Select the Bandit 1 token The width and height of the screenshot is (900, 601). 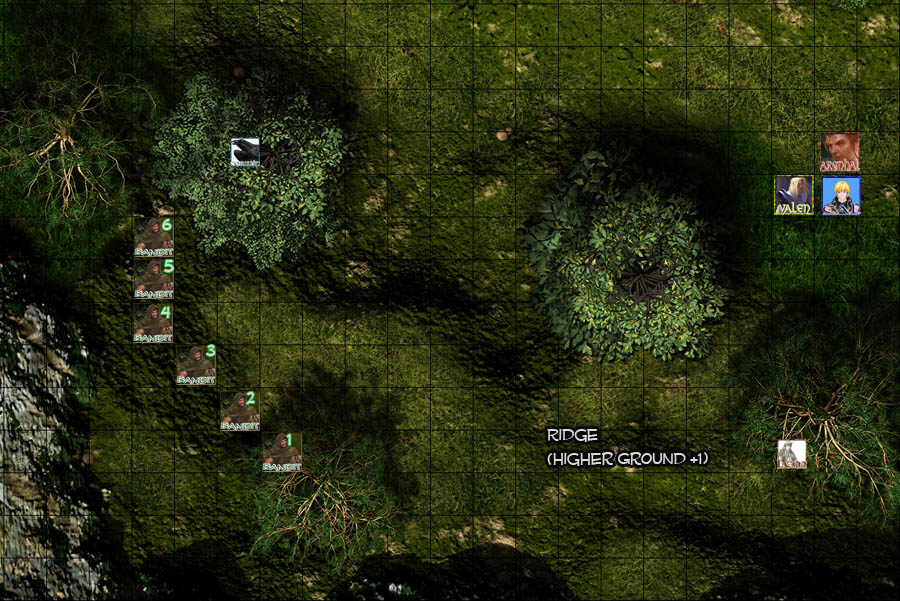coord(282,452)
